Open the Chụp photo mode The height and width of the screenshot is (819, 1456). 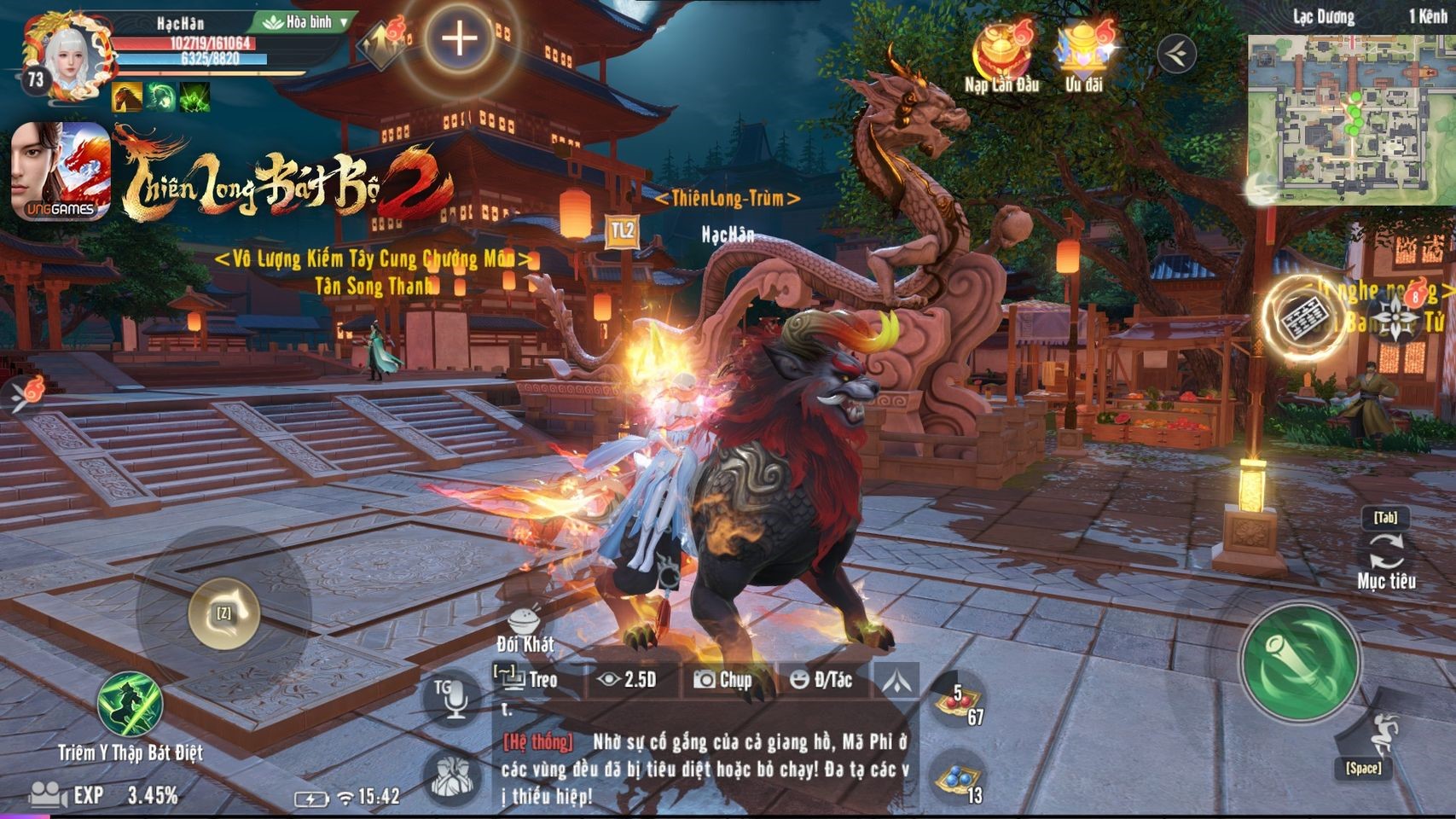[x=723, y=679]
